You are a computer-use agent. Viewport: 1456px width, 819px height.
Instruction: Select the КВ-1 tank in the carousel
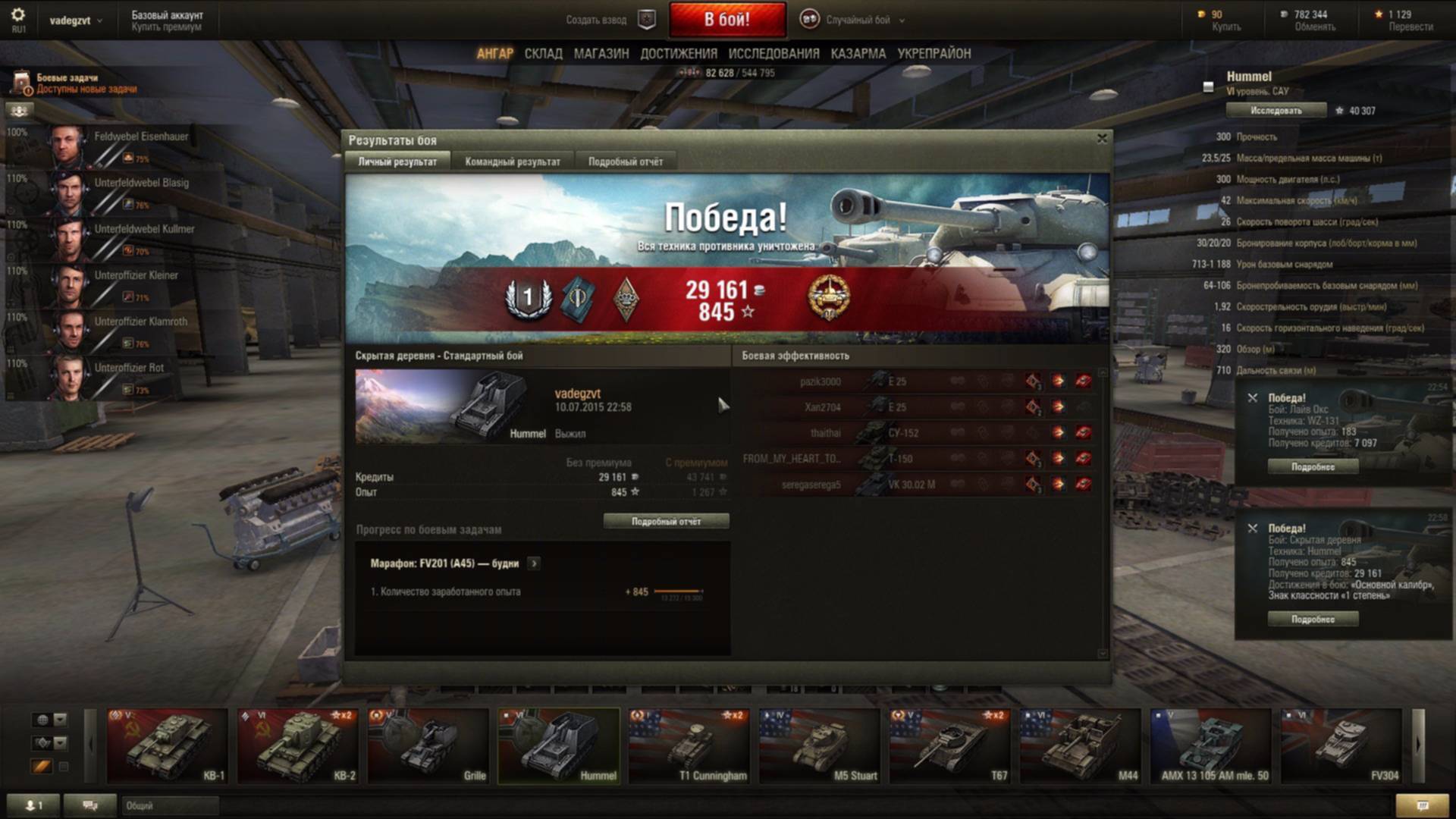pos(167,745)
